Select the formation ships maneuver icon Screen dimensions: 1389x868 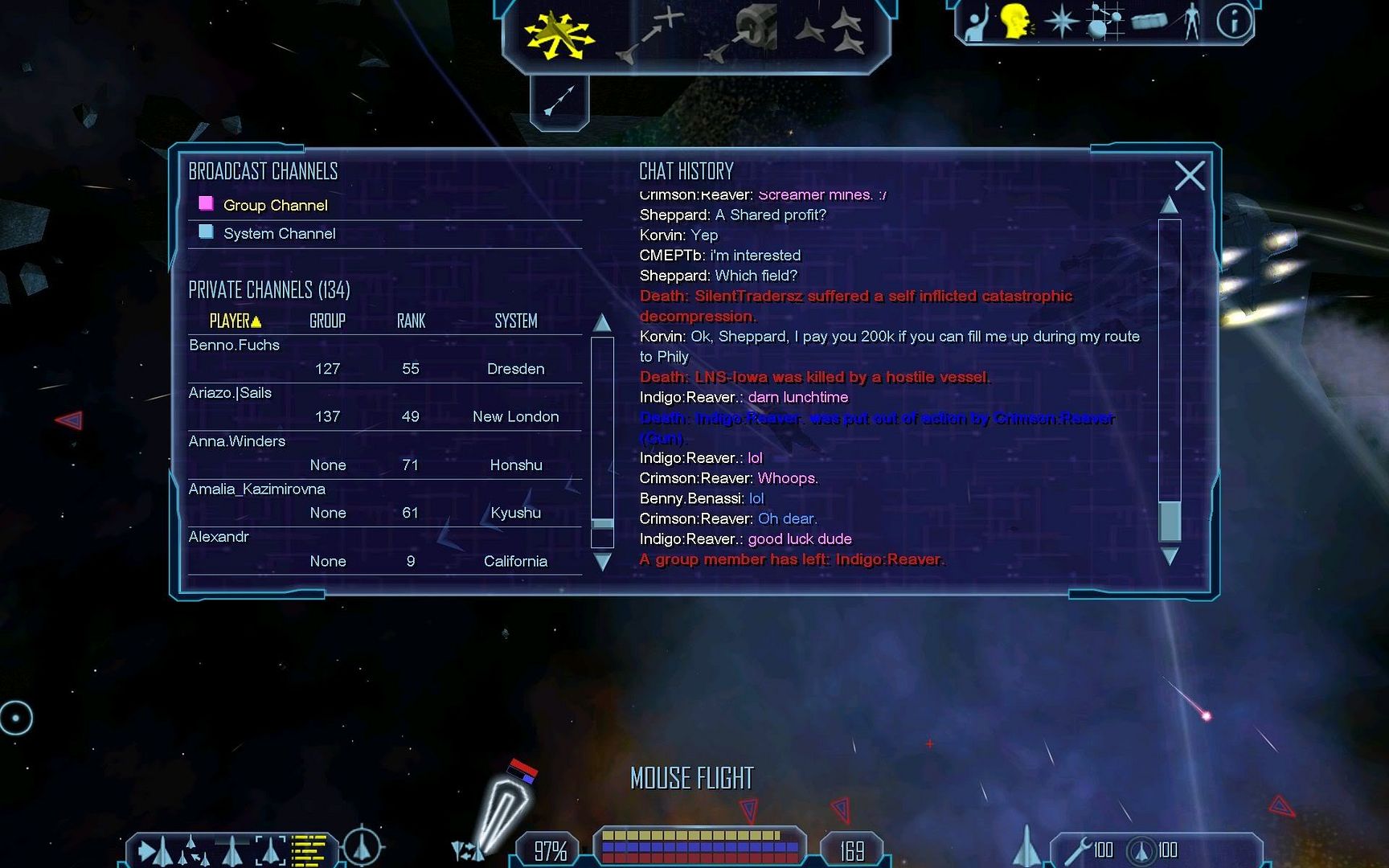point(830,34)
